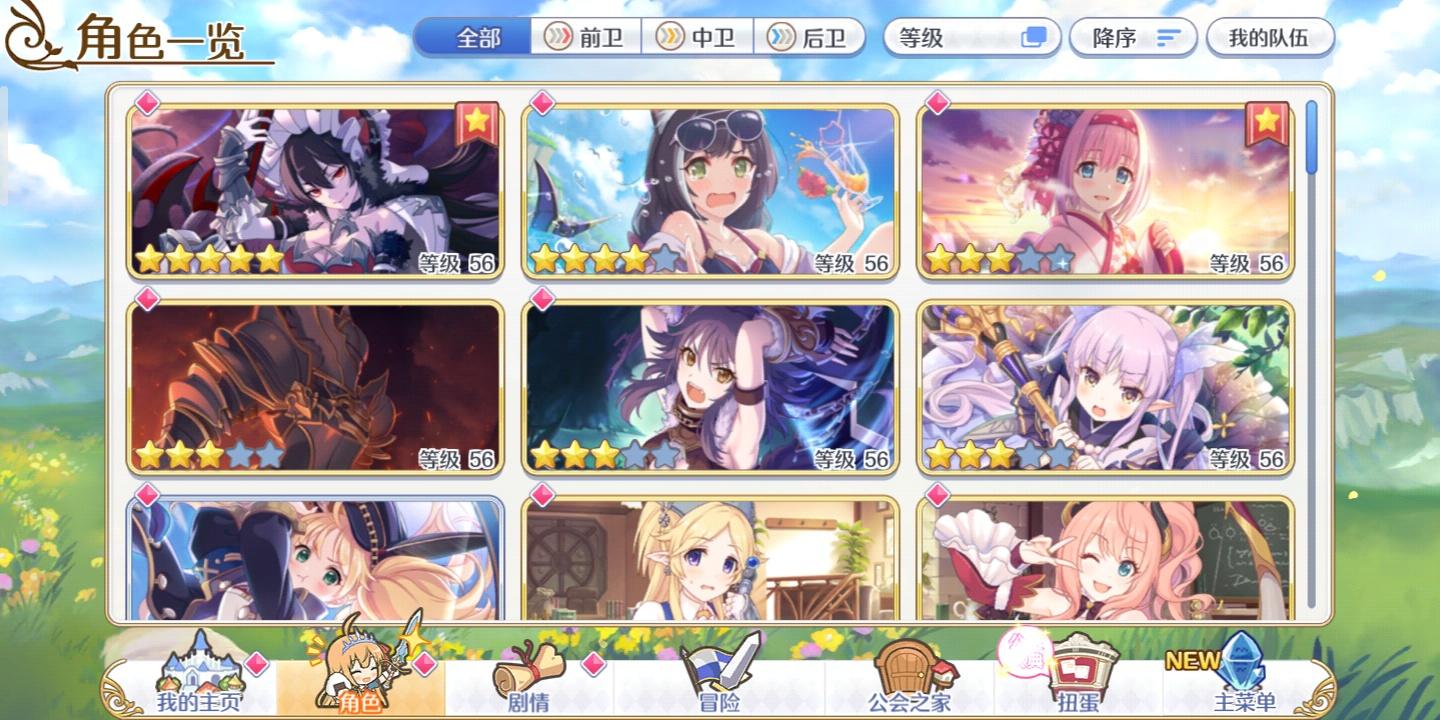Switch to the 前卫 filter tab
Viewport: 1440px width, 720px height.
point(585,36)
